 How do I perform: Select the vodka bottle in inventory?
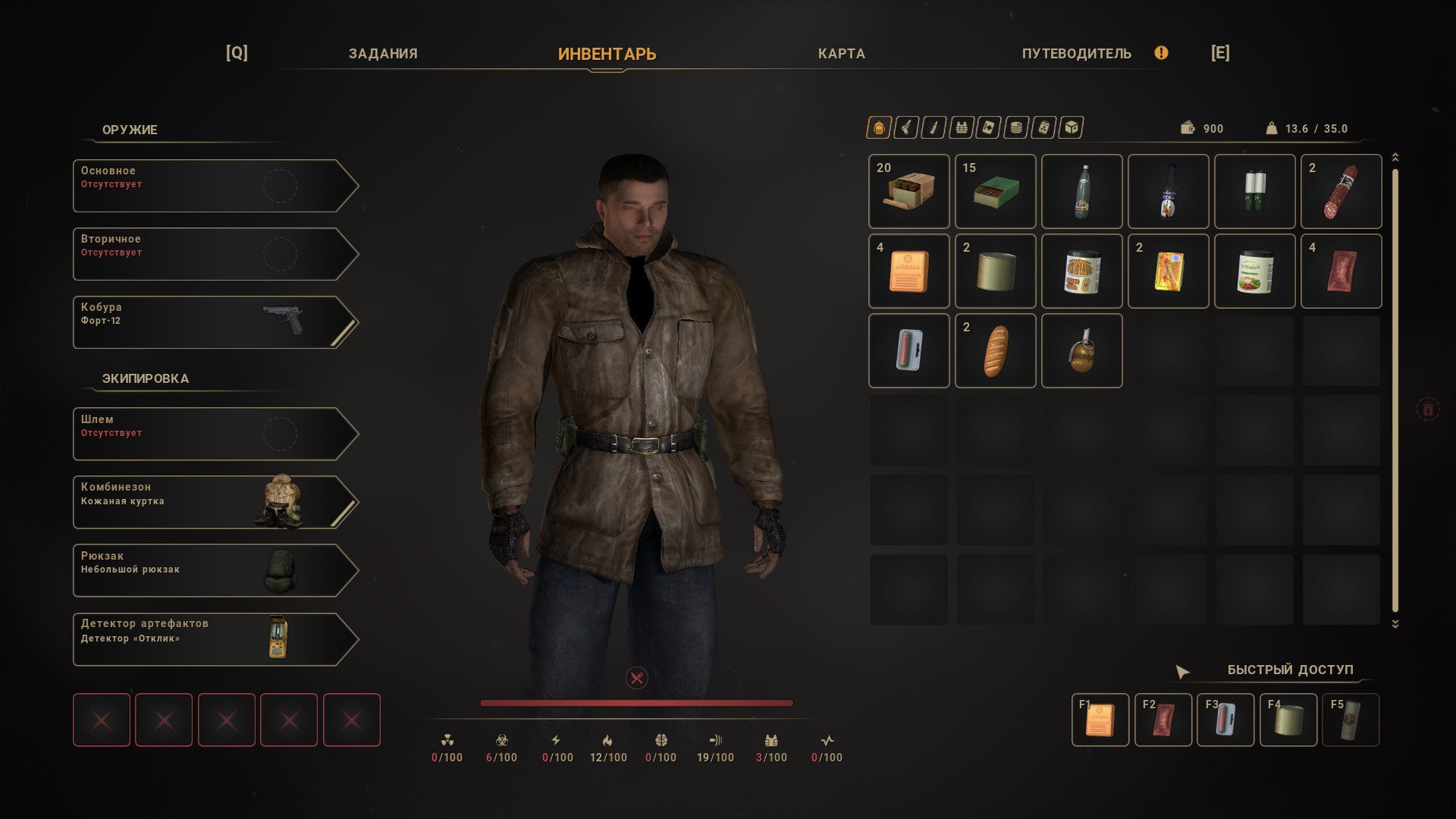(1168, 191)
